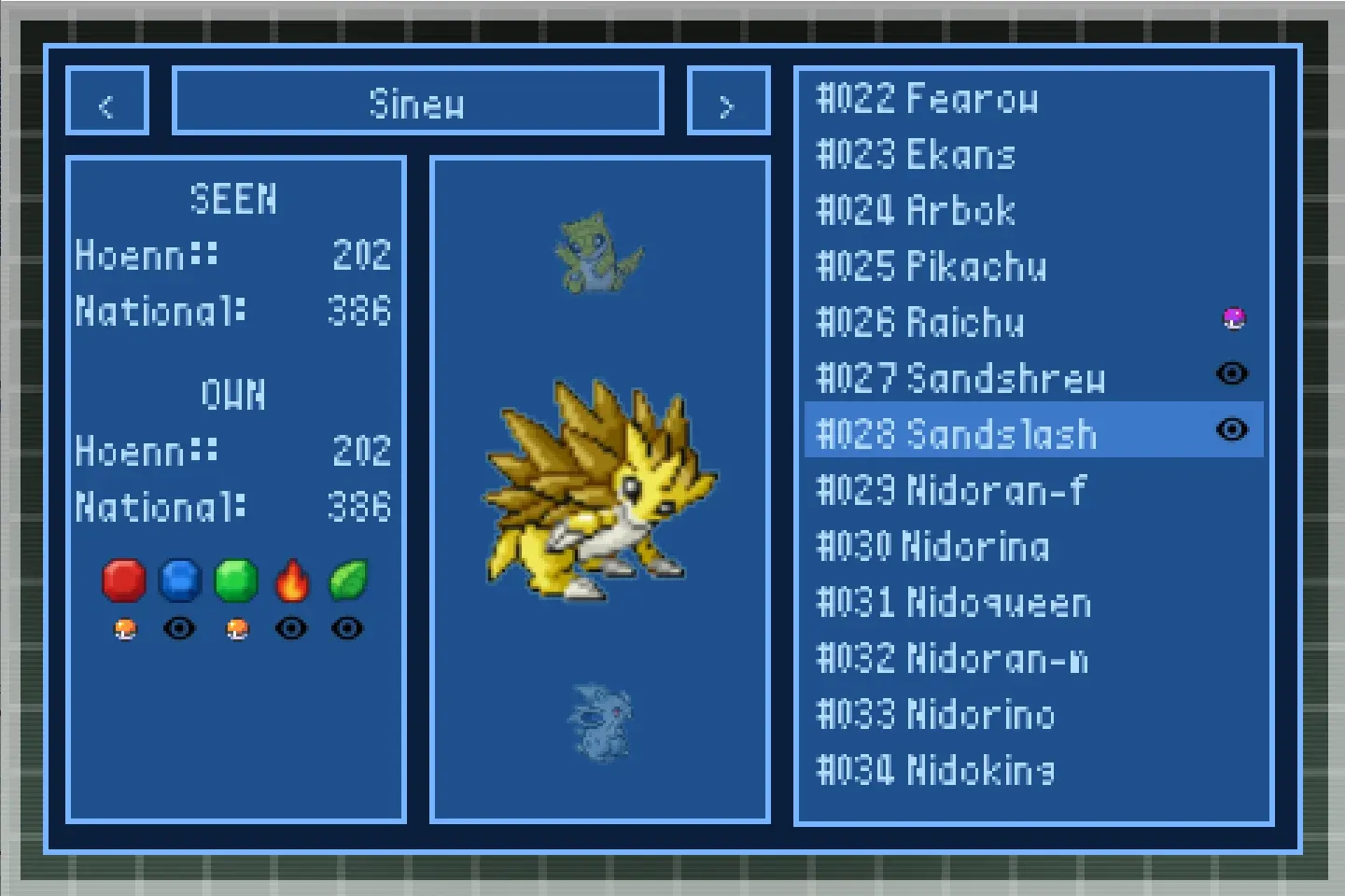The height and width of the screenshot is (896, 1345).
Task: Toggle the seen eye under the leaf icon
Action: (x=346, y=628)
